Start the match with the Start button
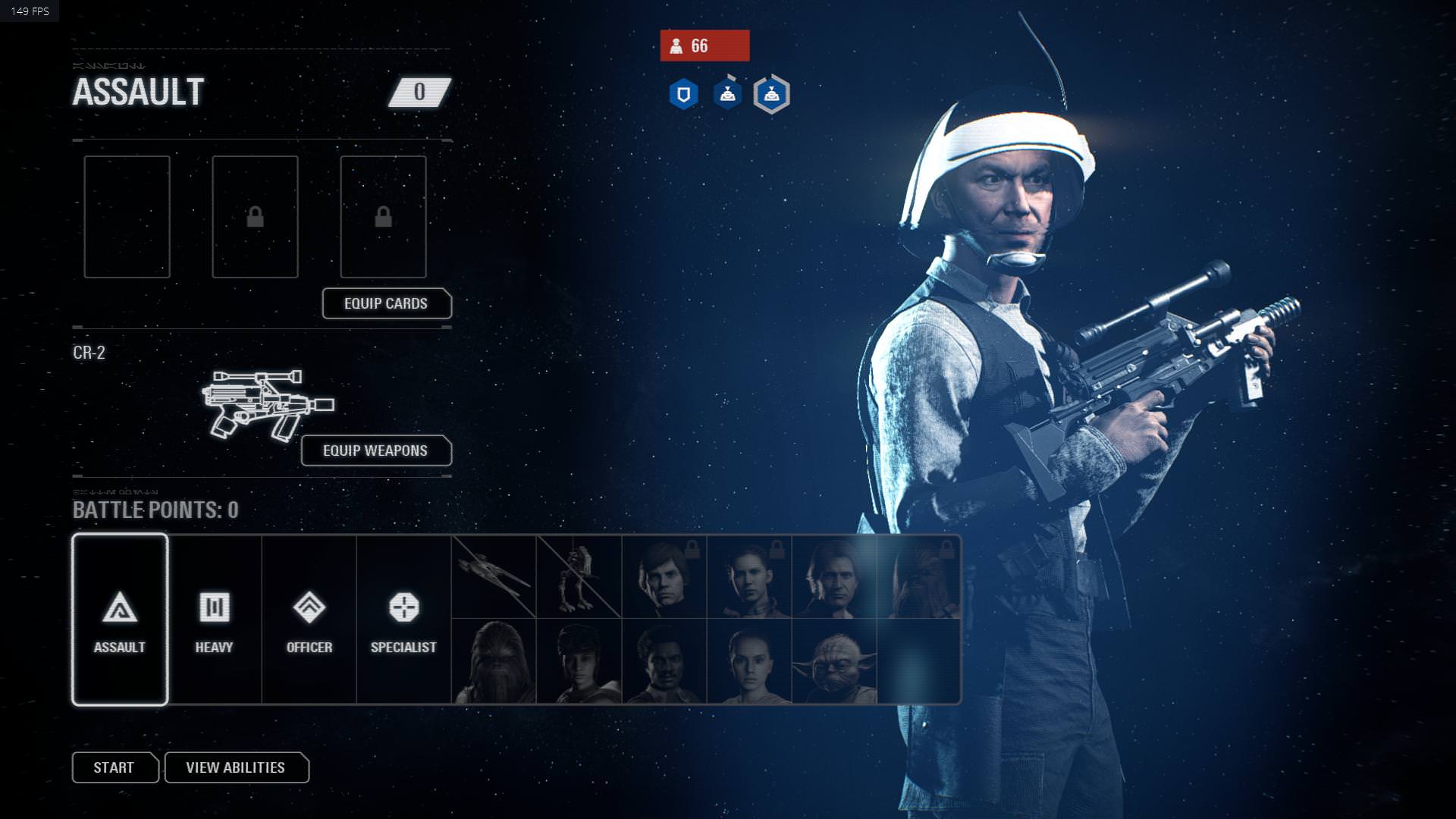 pos(115,767)
